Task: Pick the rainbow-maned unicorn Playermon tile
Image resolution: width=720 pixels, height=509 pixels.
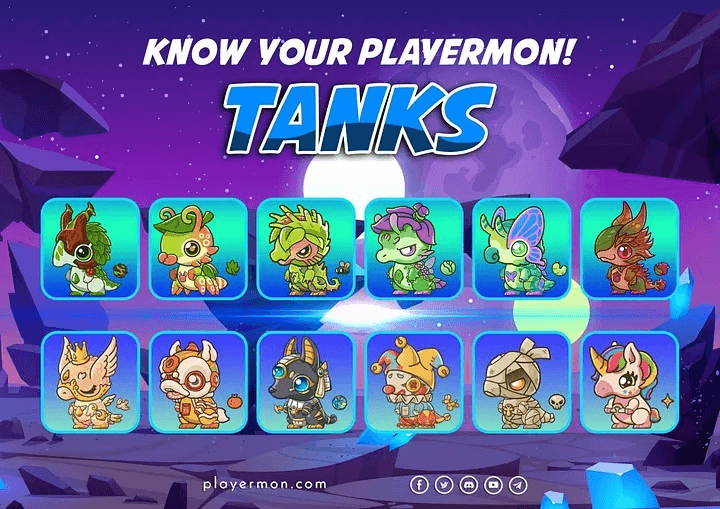Action: [x=629, y=381]
